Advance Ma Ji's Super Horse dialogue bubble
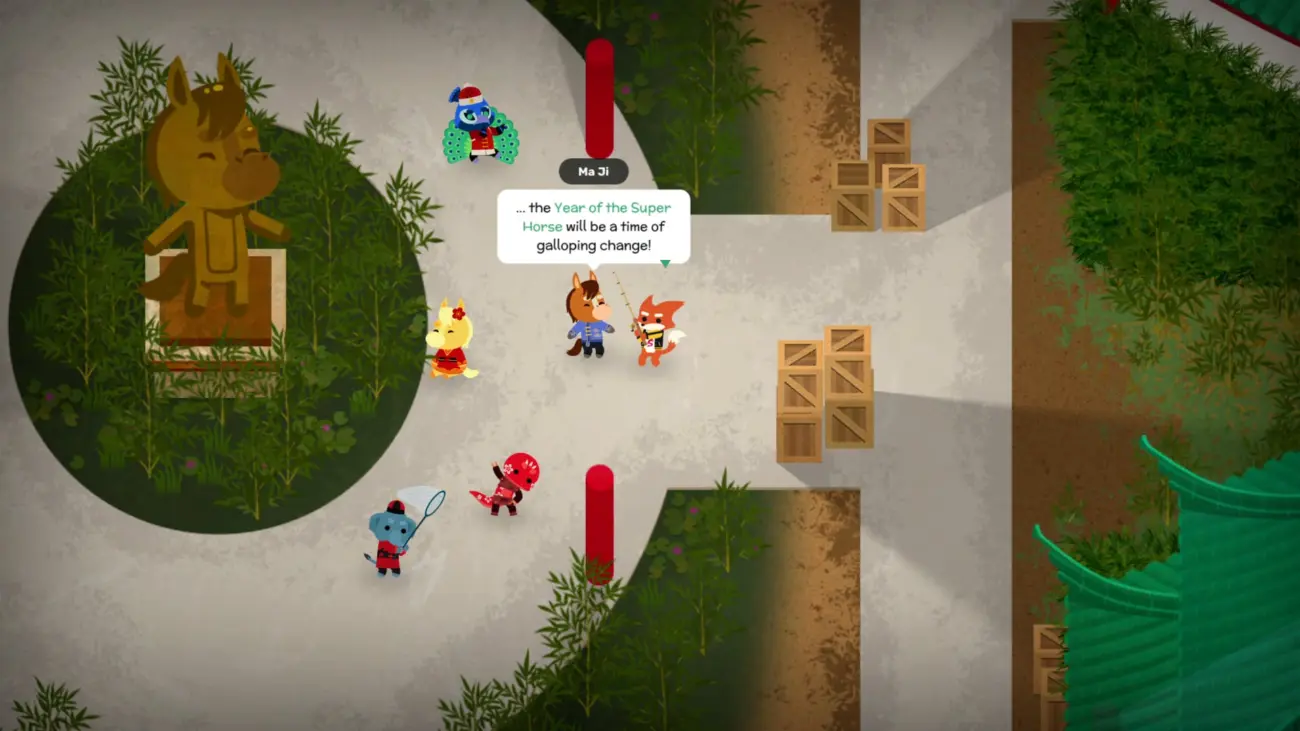This screenshot has width=1300, height=731. (x=593, y=227)
